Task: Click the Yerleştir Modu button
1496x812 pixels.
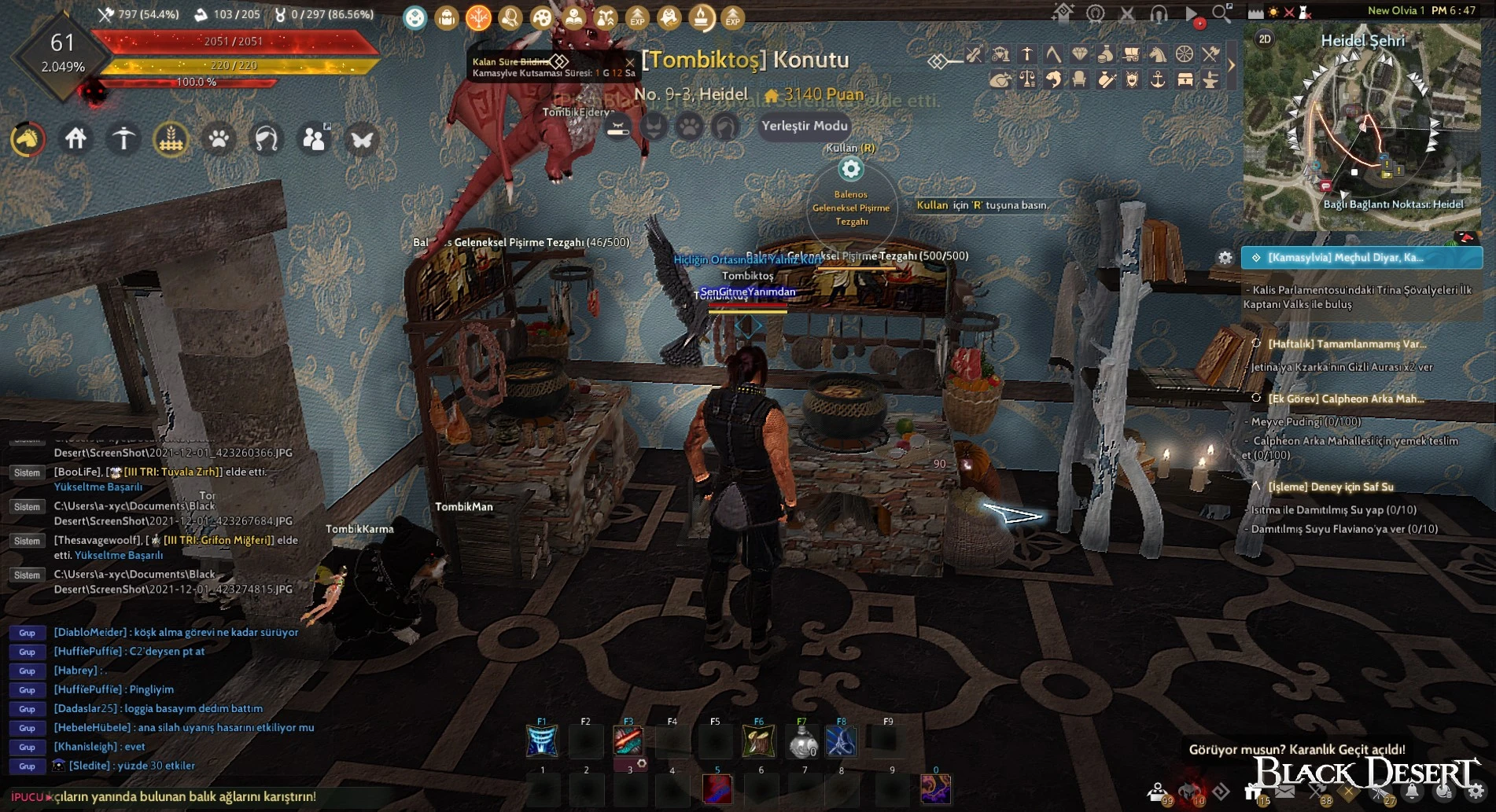Action: pos(804,126)
